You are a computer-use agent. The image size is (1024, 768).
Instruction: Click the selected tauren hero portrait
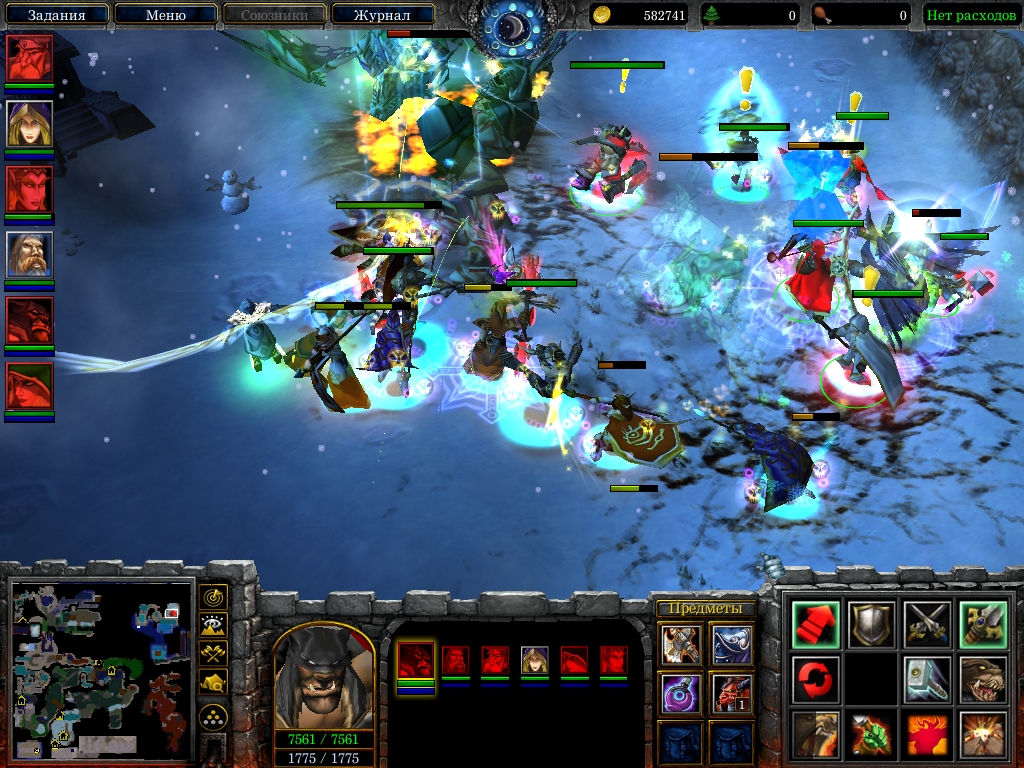tap(323, 680)
